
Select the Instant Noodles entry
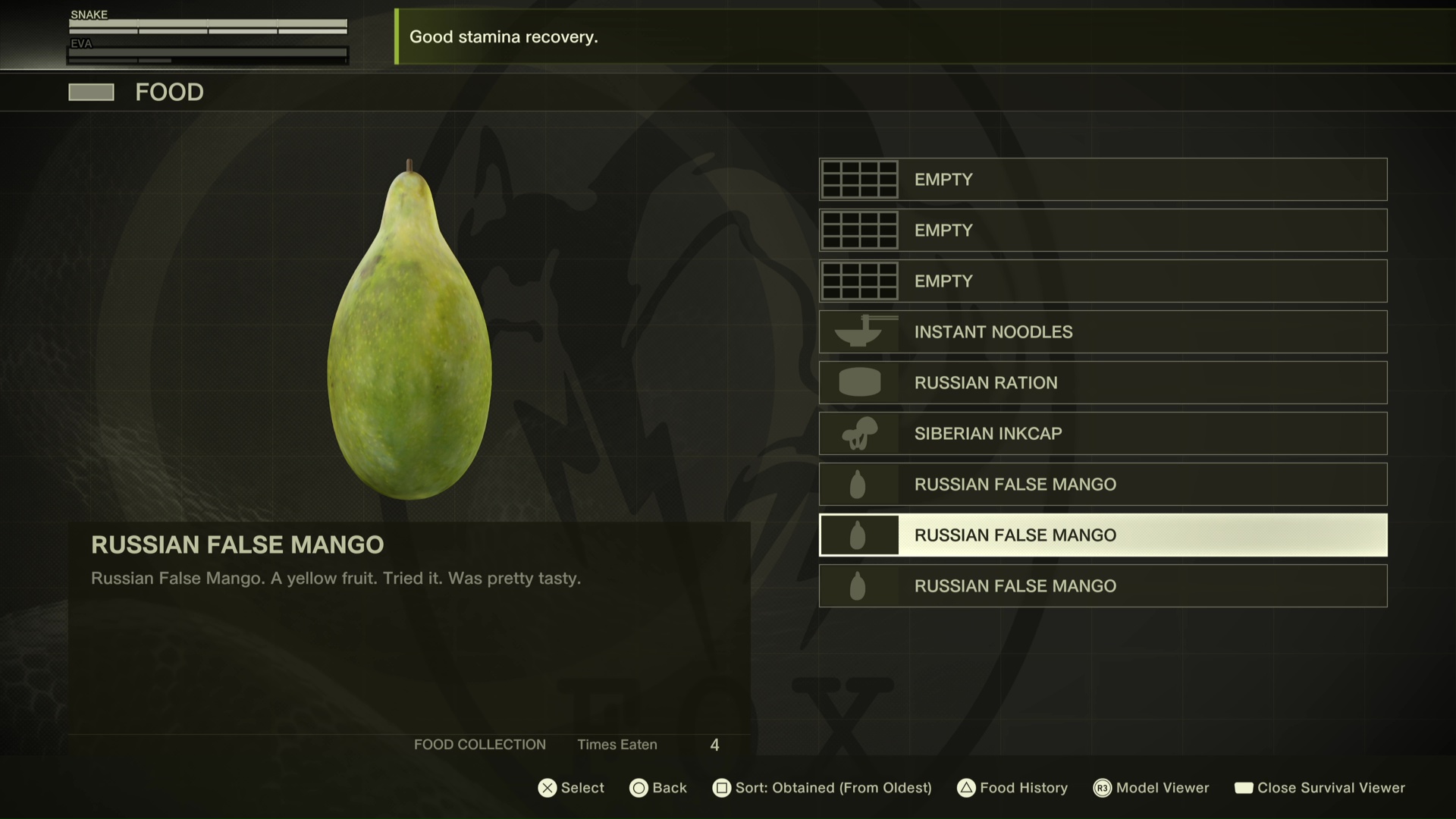pos(1103,331)
